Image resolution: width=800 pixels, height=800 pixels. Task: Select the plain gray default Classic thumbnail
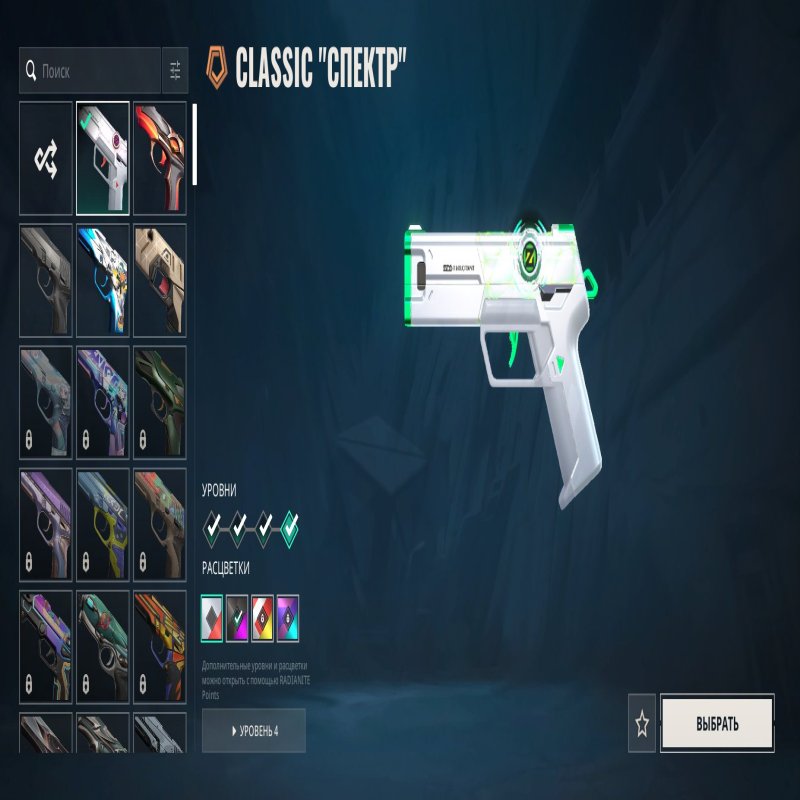pos(46,279)
